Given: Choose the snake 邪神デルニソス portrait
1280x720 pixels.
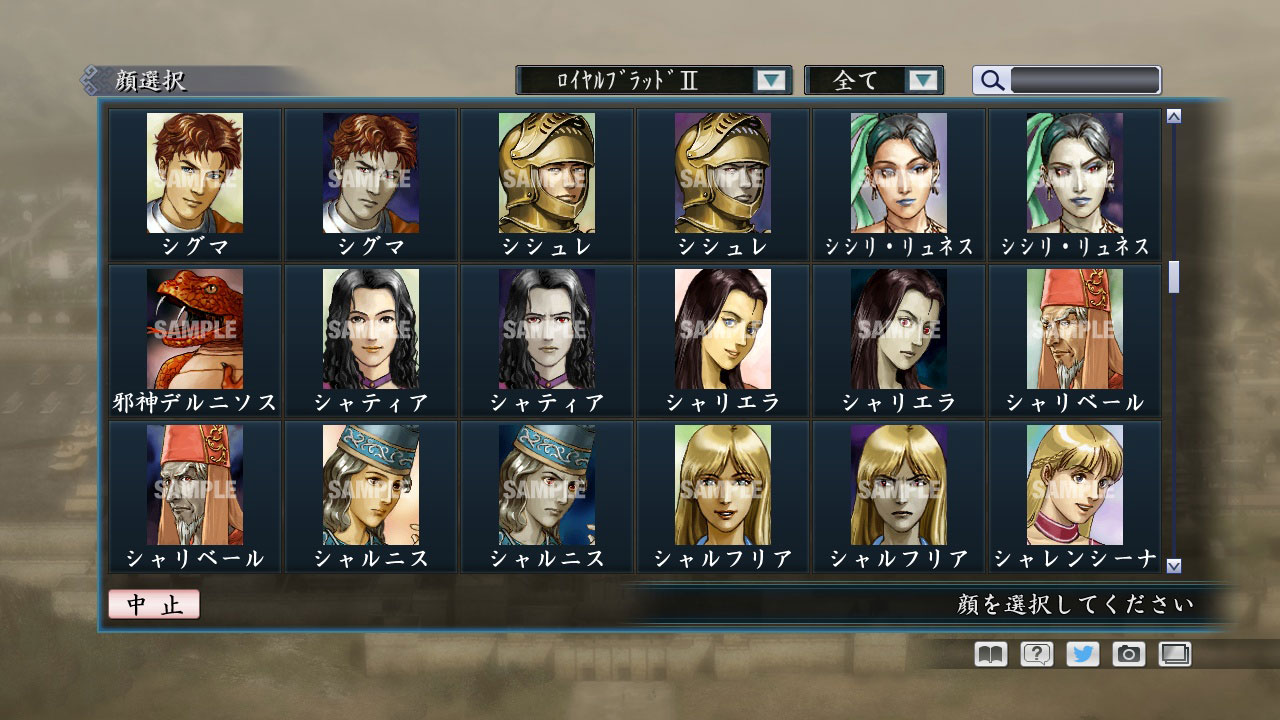Looking at the screenshot, I should (196, 328).
